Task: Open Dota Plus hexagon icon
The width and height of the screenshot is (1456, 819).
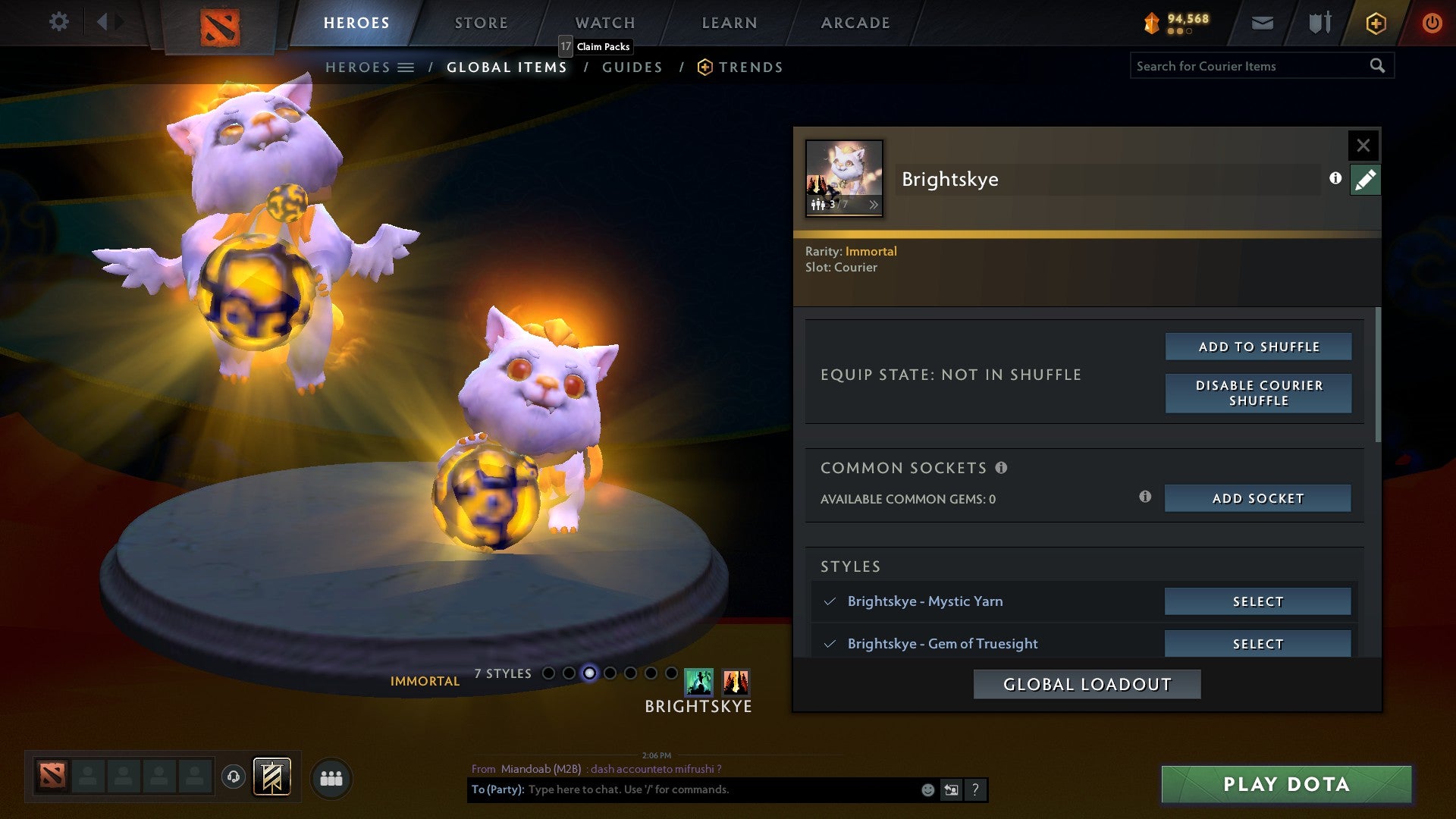Action: 1375,23
